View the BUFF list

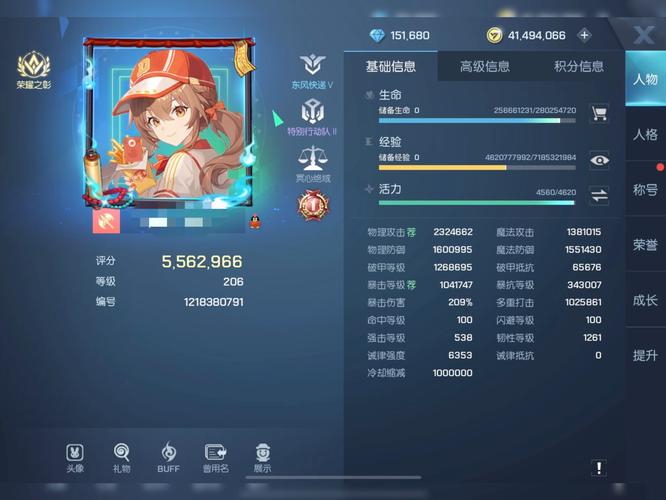point(168,458)
